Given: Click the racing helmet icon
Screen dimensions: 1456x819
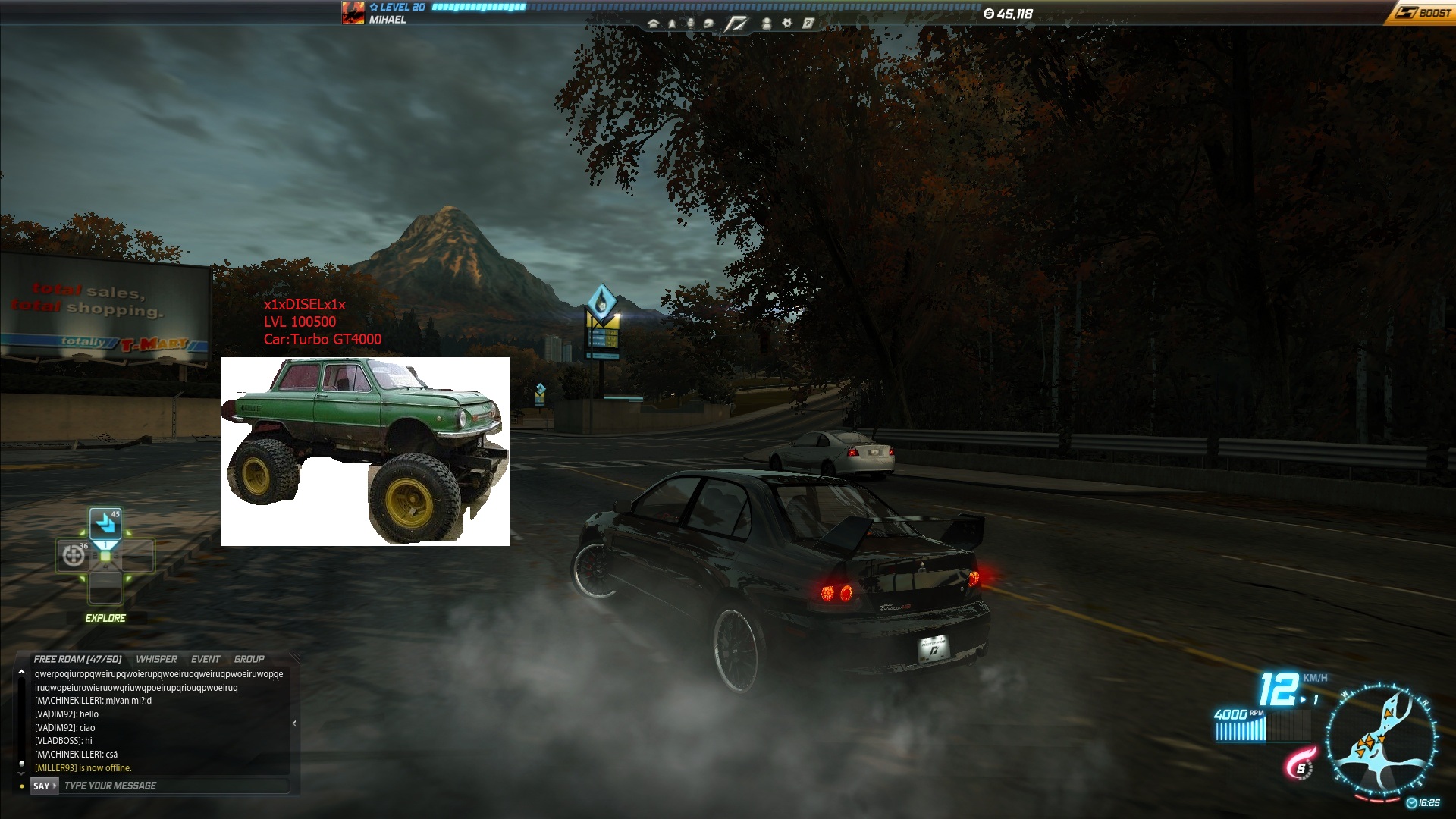Looking at the screenshot, I should (708, 24).
